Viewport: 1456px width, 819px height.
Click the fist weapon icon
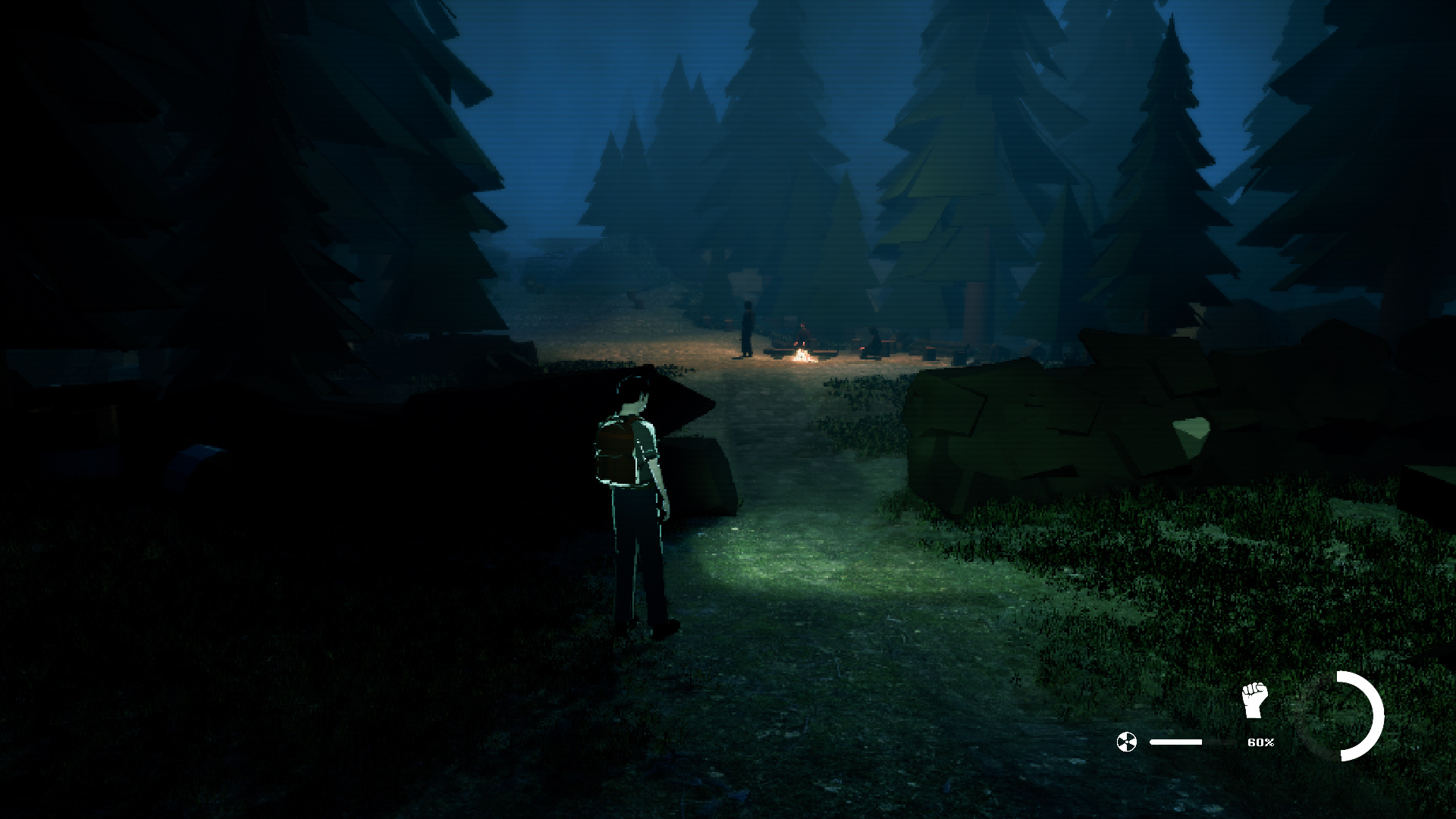coord(1254,700)
